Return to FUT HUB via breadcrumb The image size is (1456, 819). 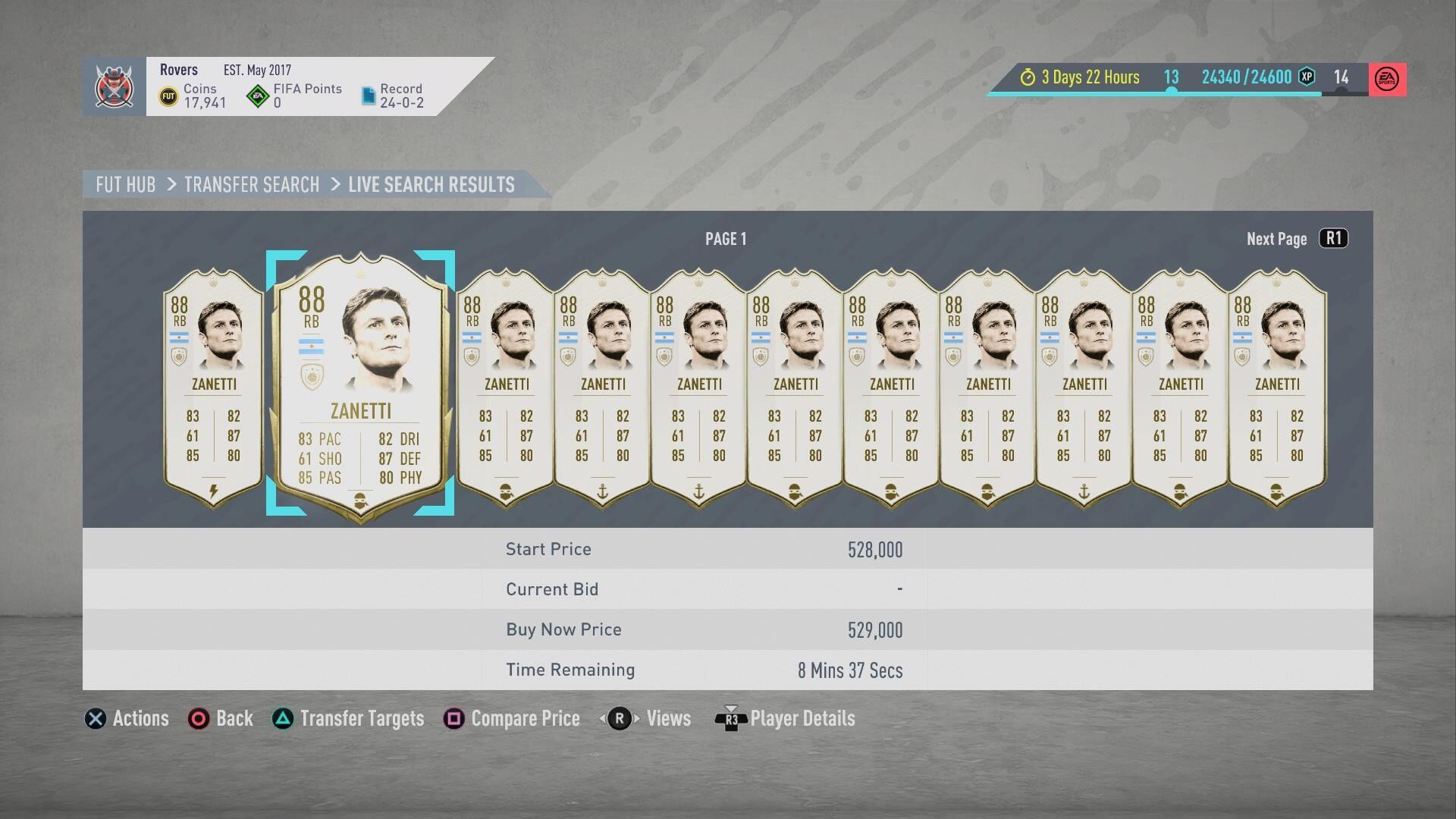click(x=126, y=185)
